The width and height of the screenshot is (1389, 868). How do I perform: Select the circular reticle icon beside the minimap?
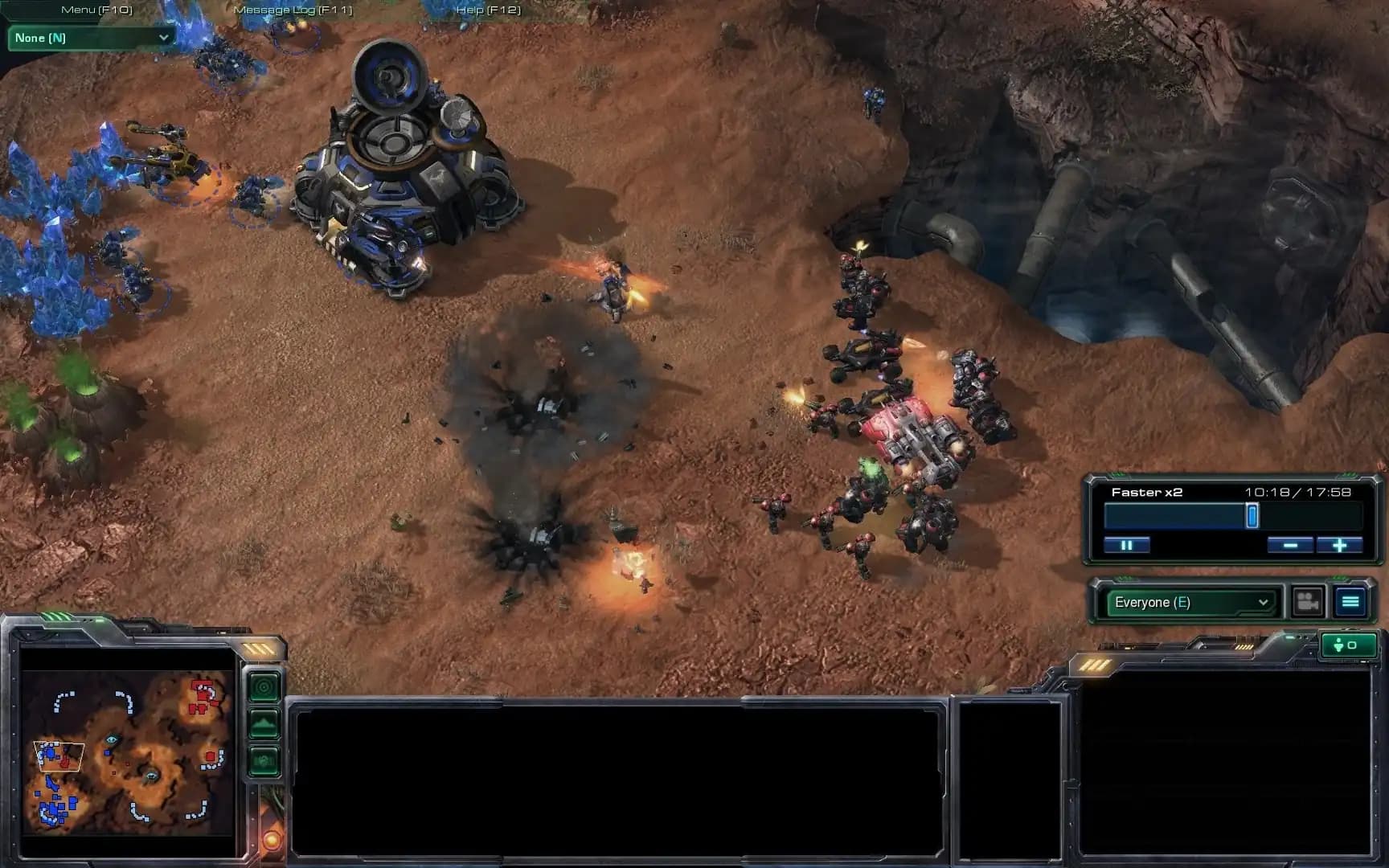coord(264,687)
